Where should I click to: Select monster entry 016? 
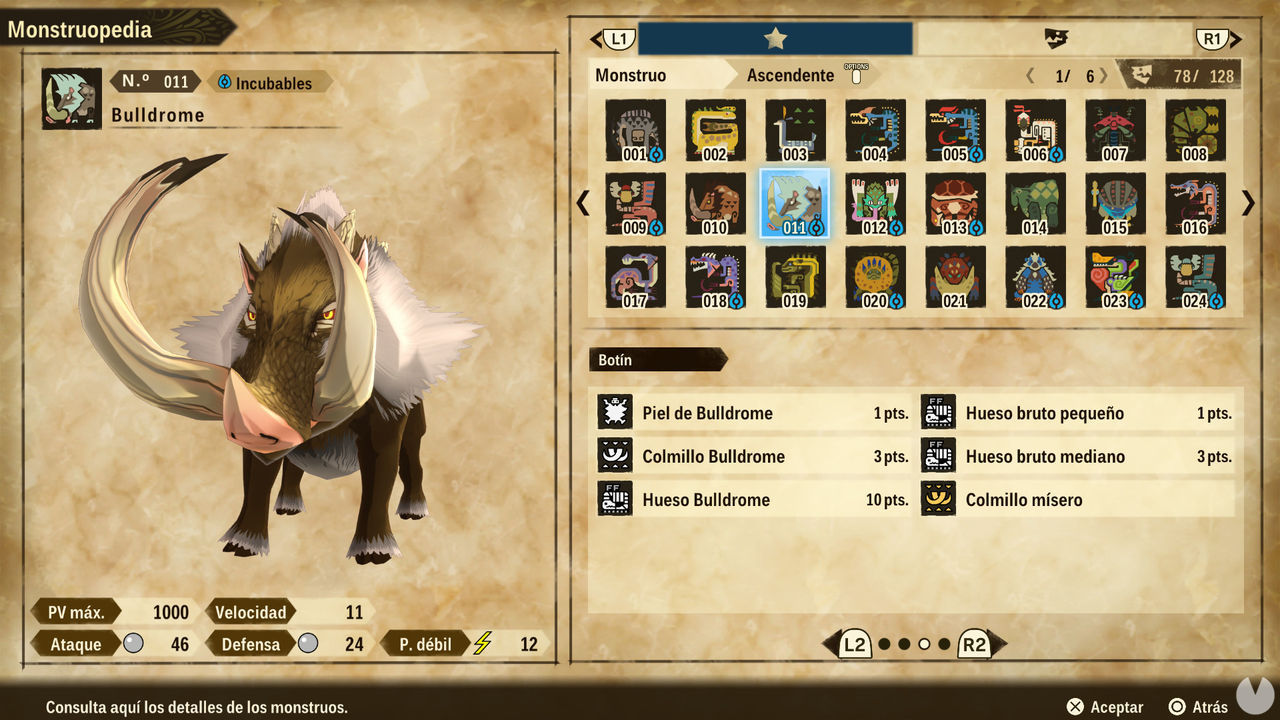tap(1195, 204)
